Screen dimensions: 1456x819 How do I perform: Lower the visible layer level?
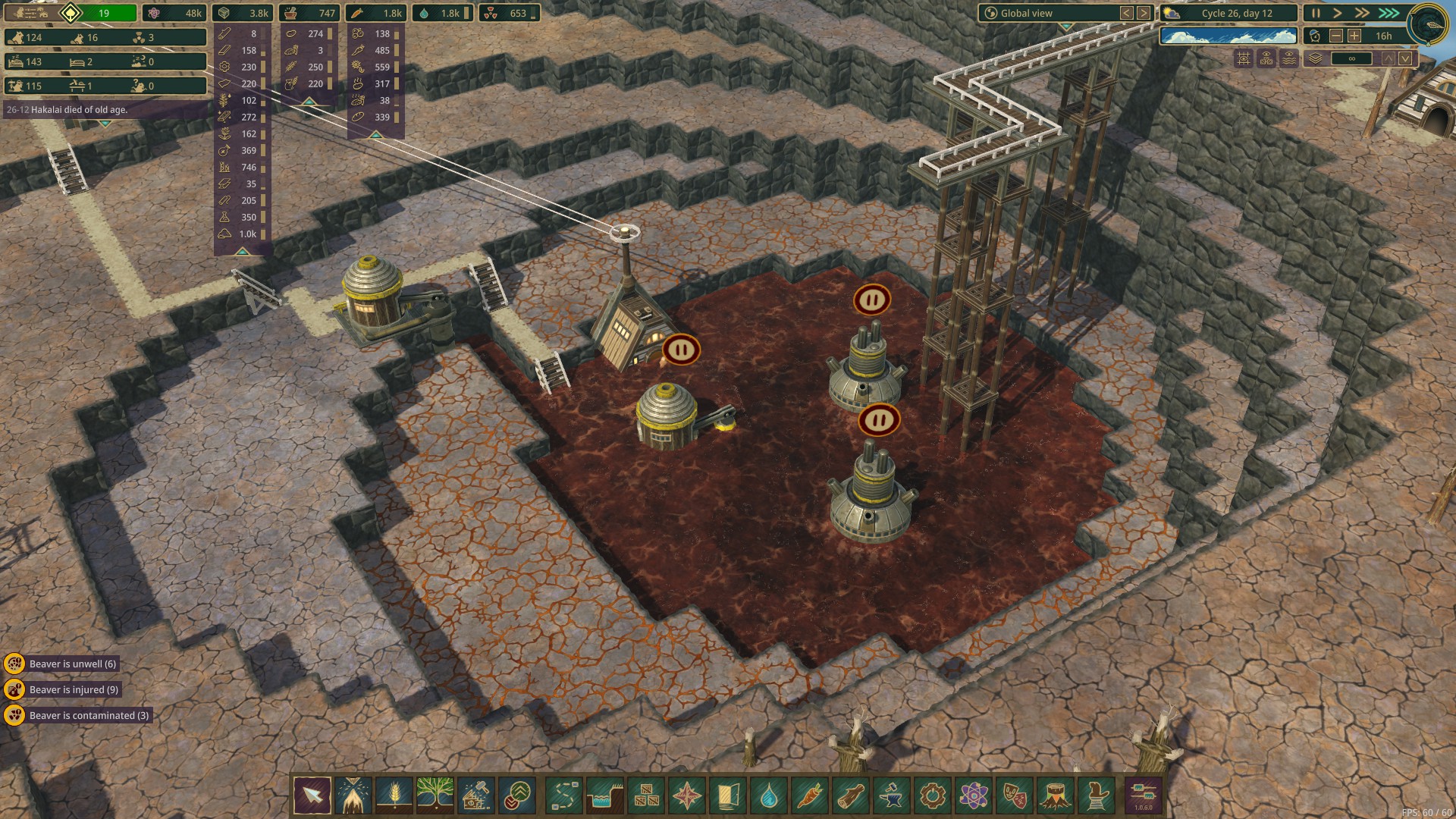tap(1405, 58)
